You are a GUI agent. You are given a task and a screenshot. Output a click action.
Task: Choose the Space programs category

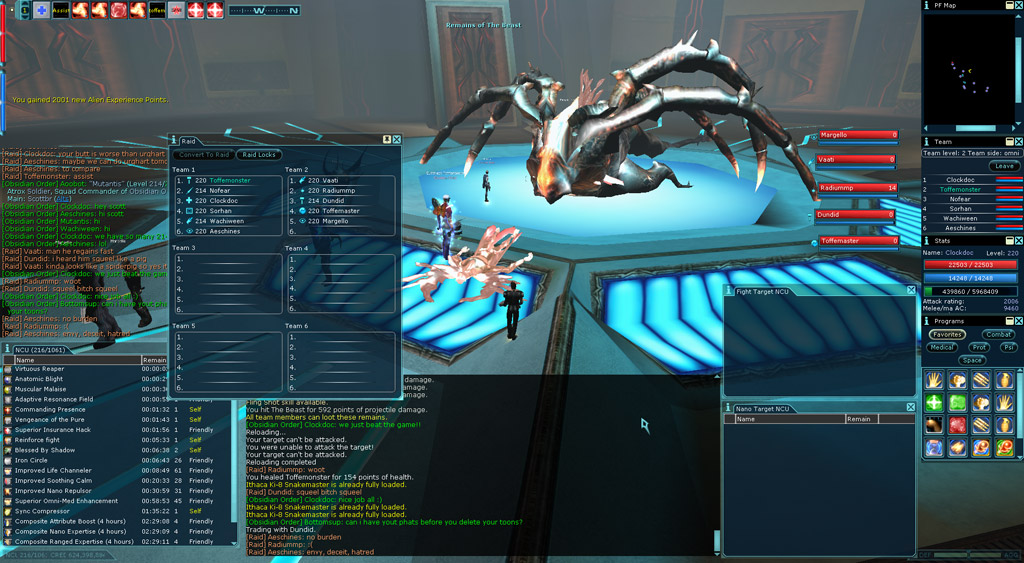coord(972,360)
